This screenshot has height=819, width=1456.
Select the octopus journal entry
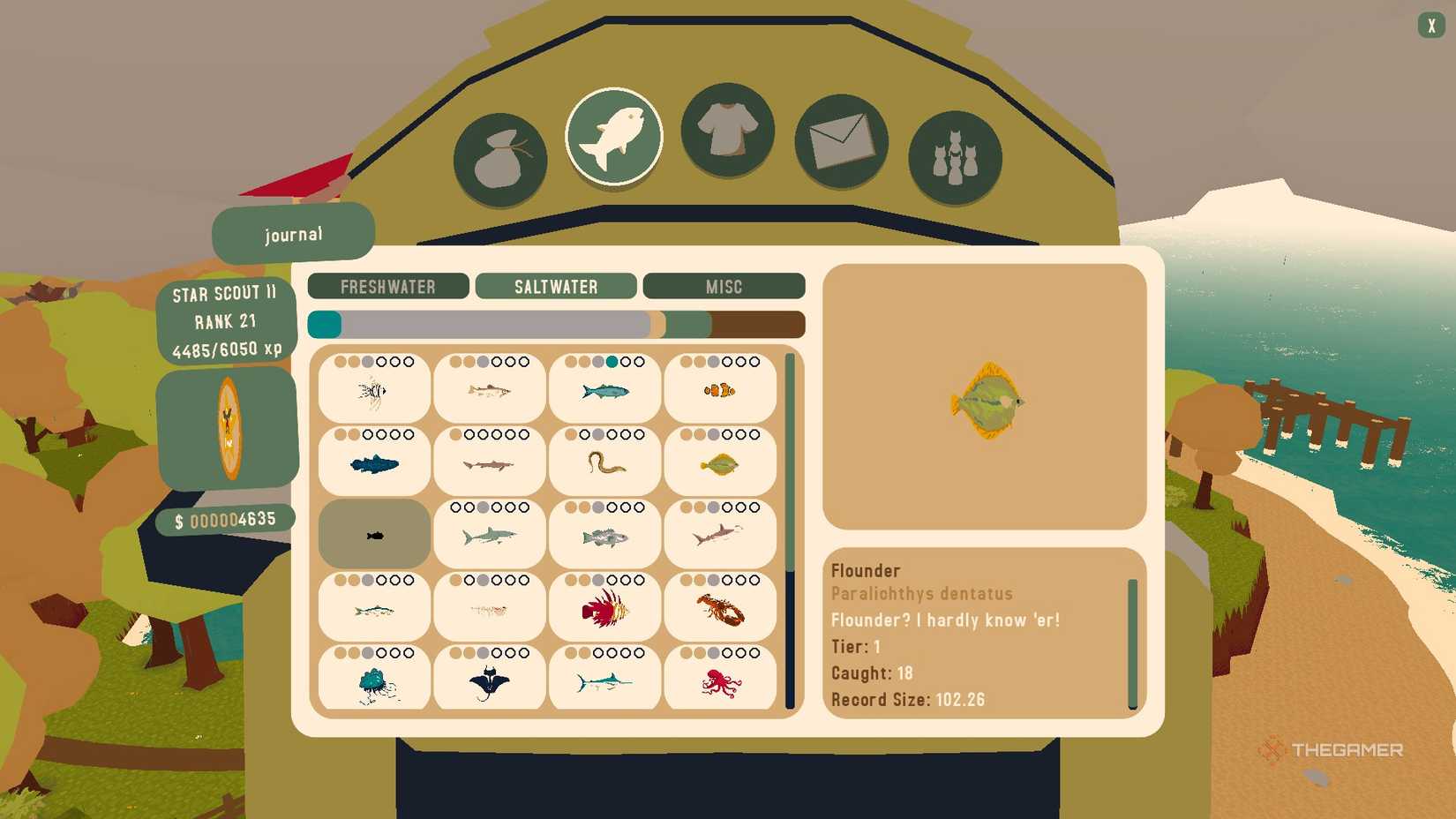coord(720,679)
